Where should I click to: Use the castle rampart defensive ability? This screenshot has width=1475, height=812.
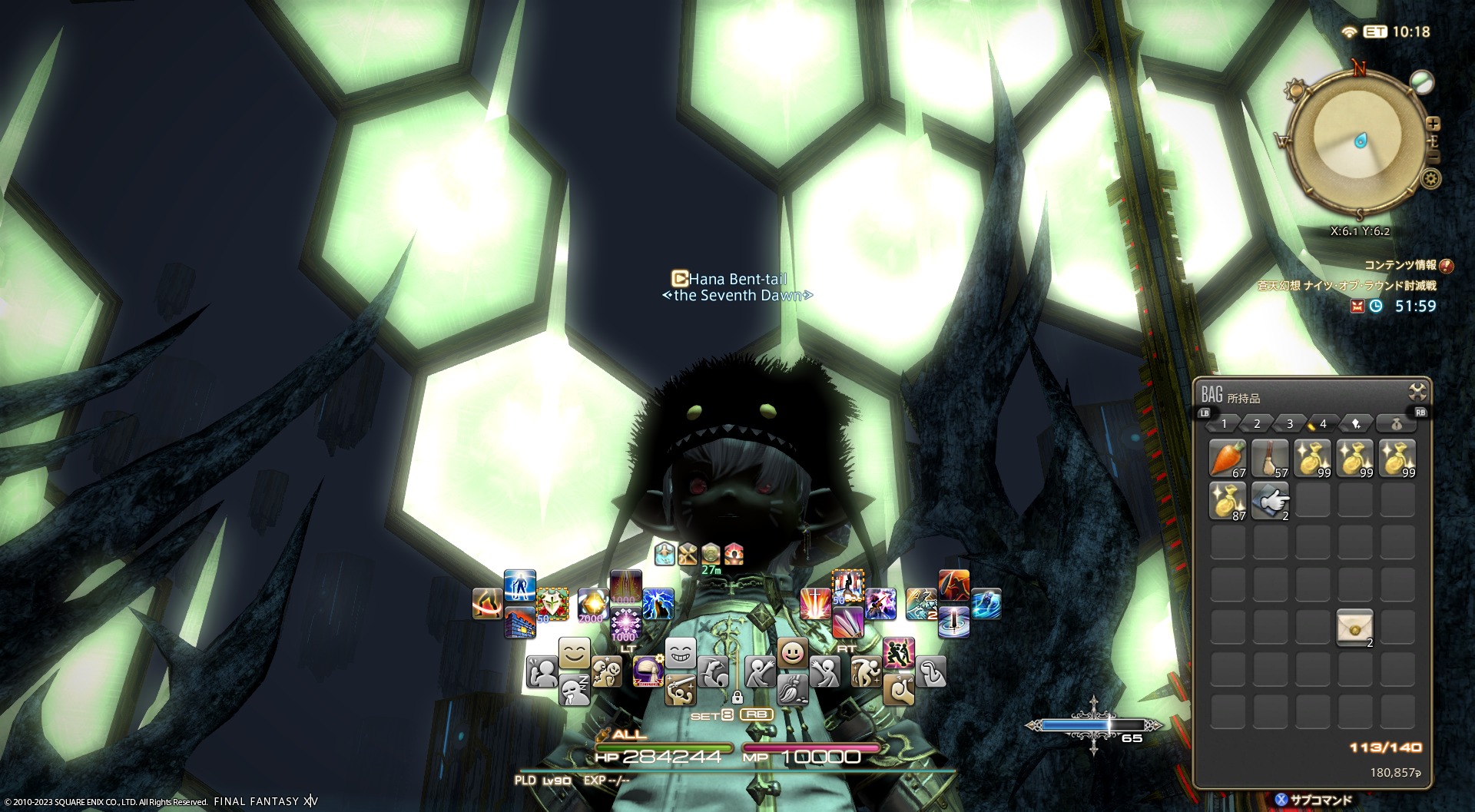point(519,622)
